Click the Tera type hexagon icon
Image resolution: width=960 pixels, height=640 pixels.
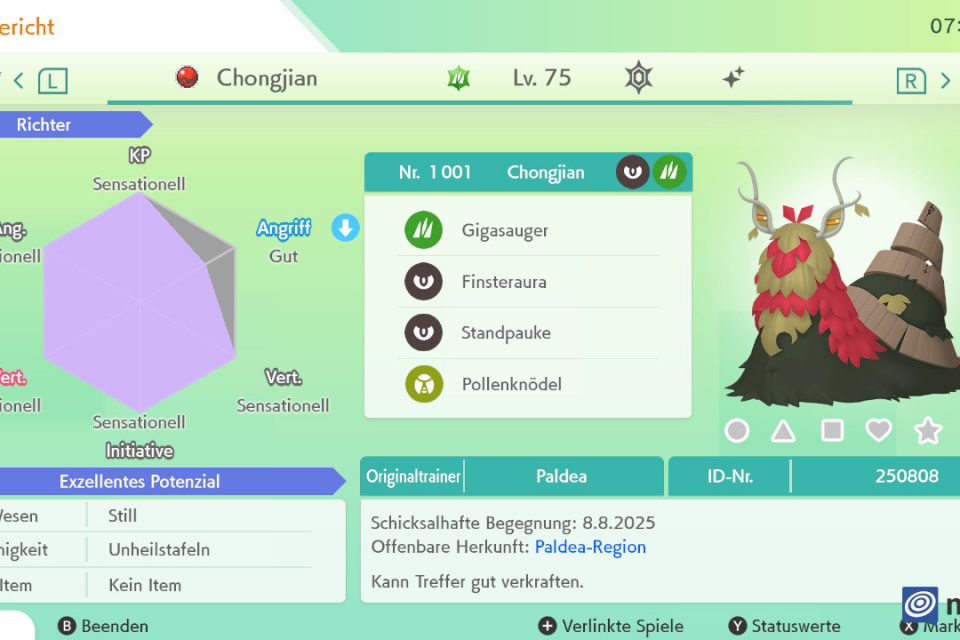(x=638, y=78)
